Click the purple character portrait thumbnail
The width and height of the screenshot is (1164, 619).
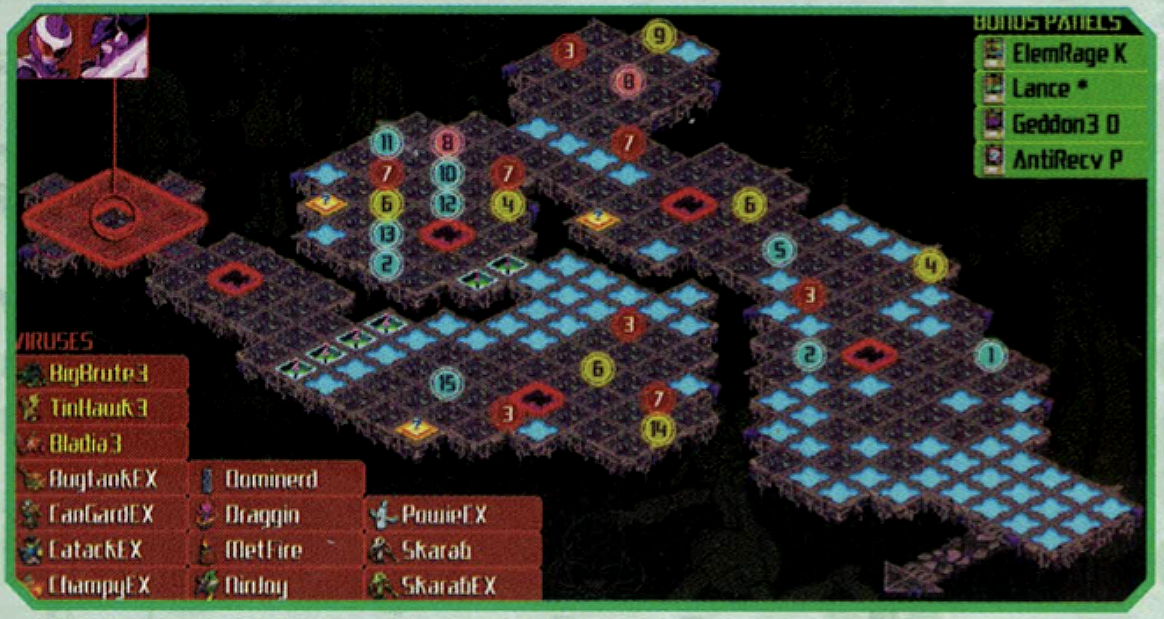83,46
